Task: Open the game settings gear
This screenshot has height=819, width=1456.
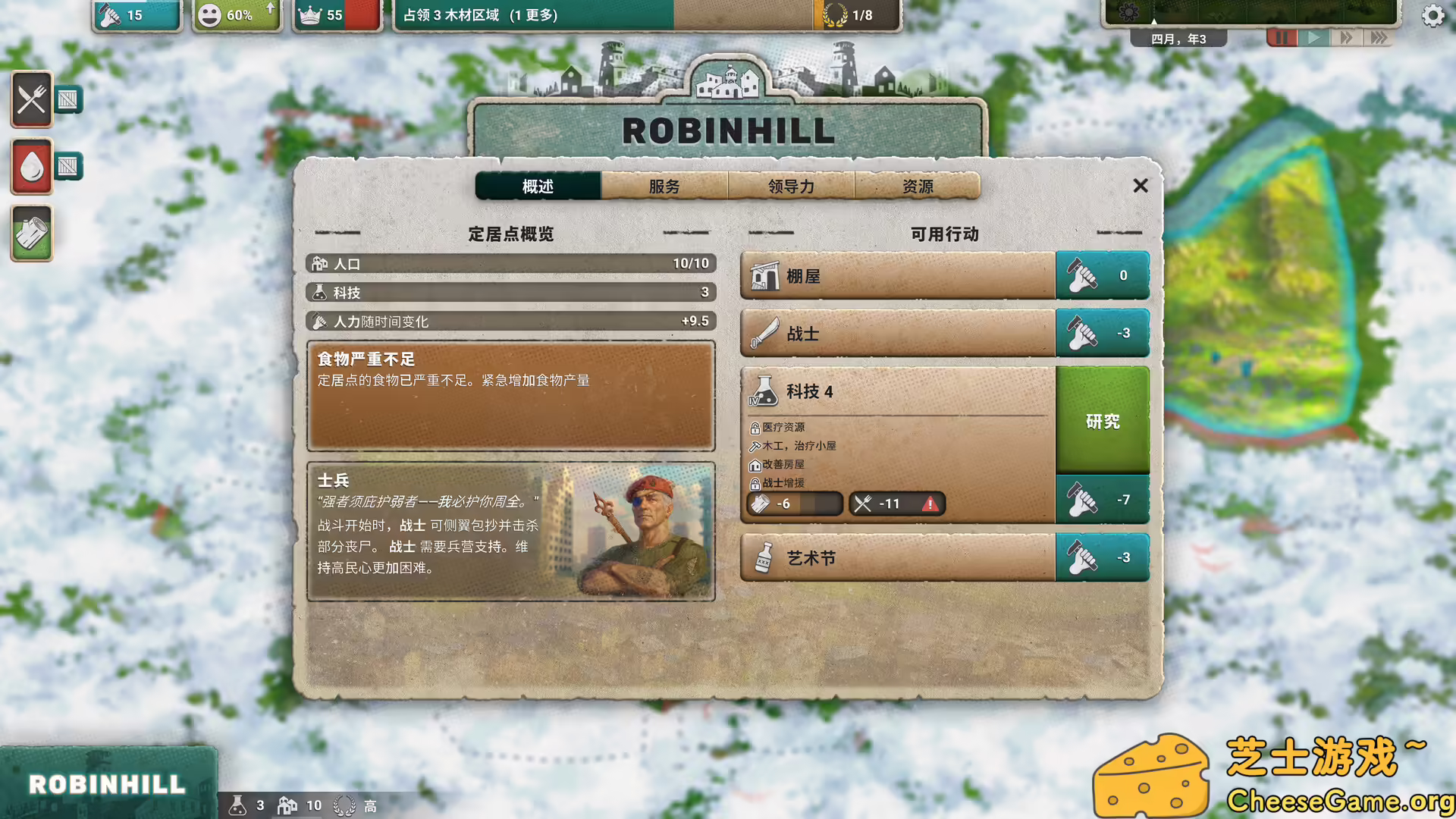Action: pyautogui.click(x=1432, y=14)
